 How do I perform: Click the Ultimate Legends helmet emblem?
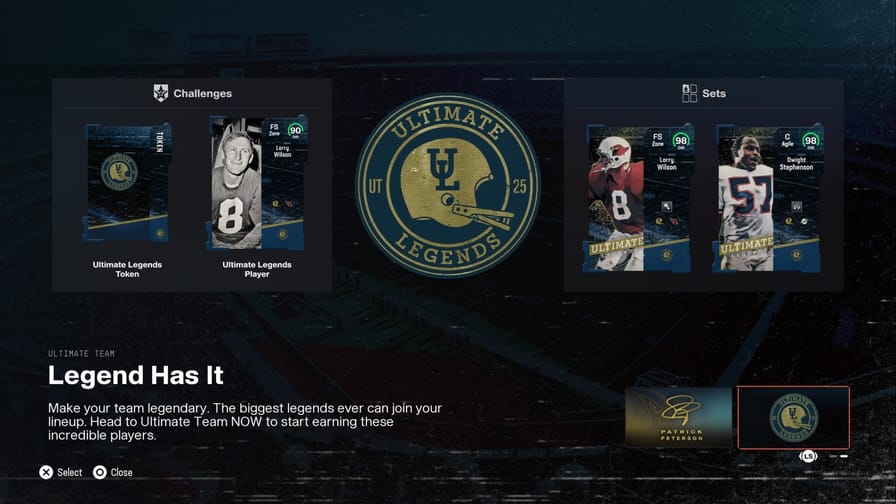click(448, 187)
